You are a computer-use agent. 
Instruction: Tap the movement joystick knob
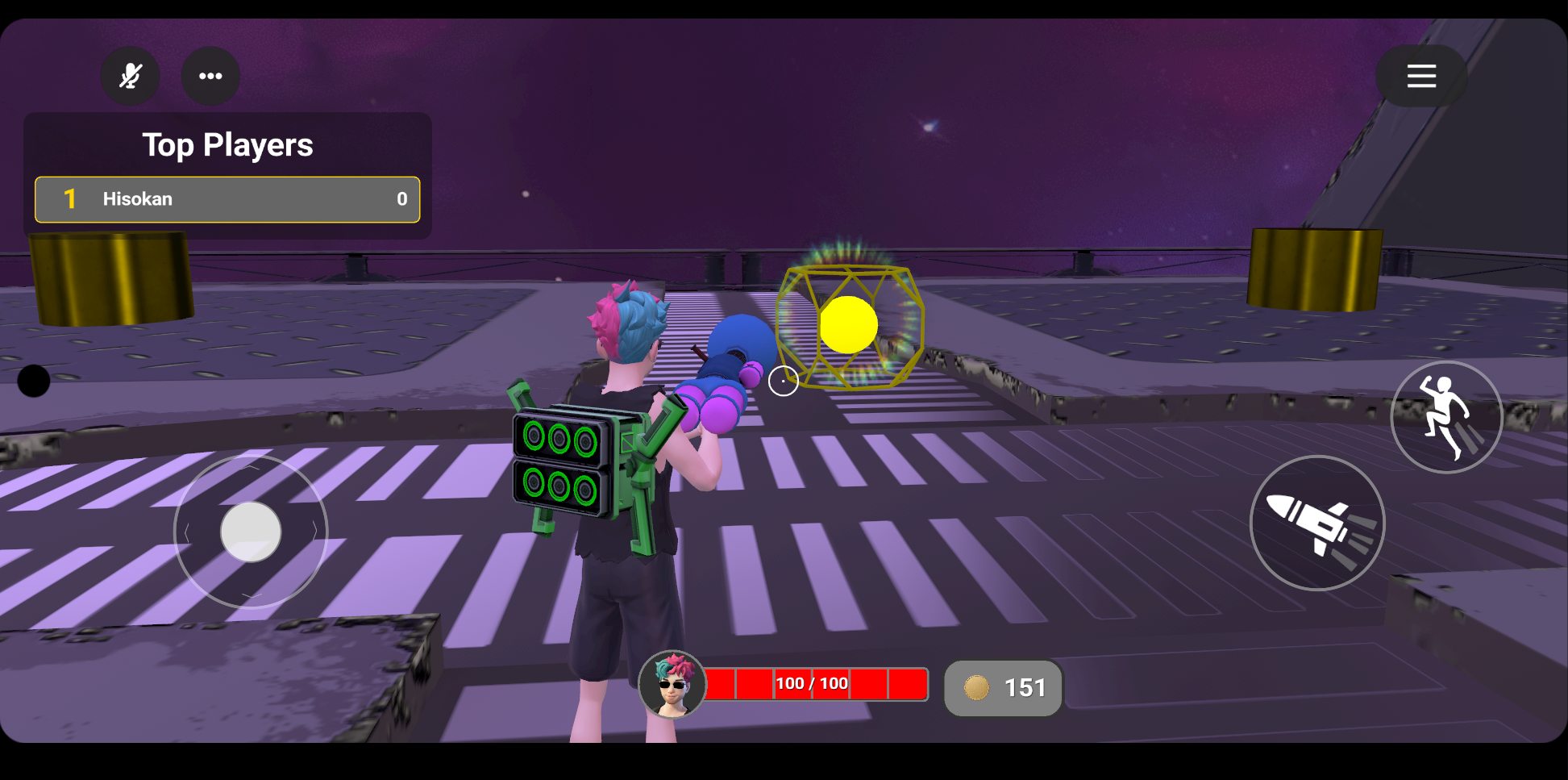click(251, 532)
